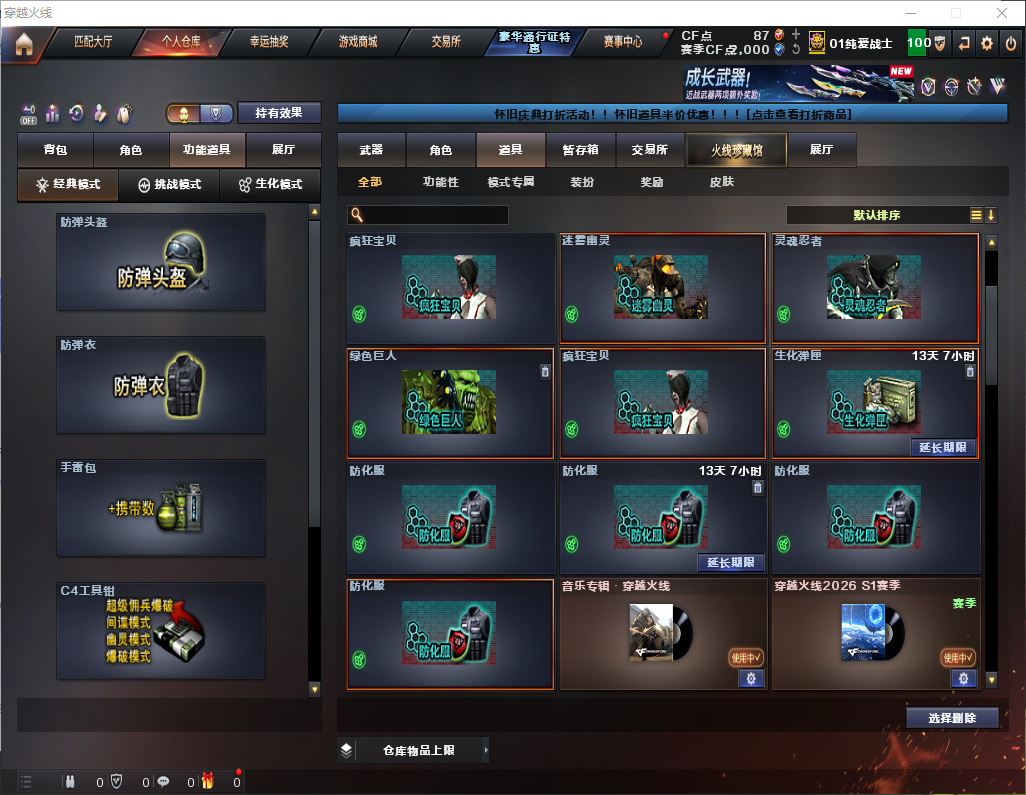Open the gear settings button
This screenshot has height=795, width=1026.
tap(987, 43)
